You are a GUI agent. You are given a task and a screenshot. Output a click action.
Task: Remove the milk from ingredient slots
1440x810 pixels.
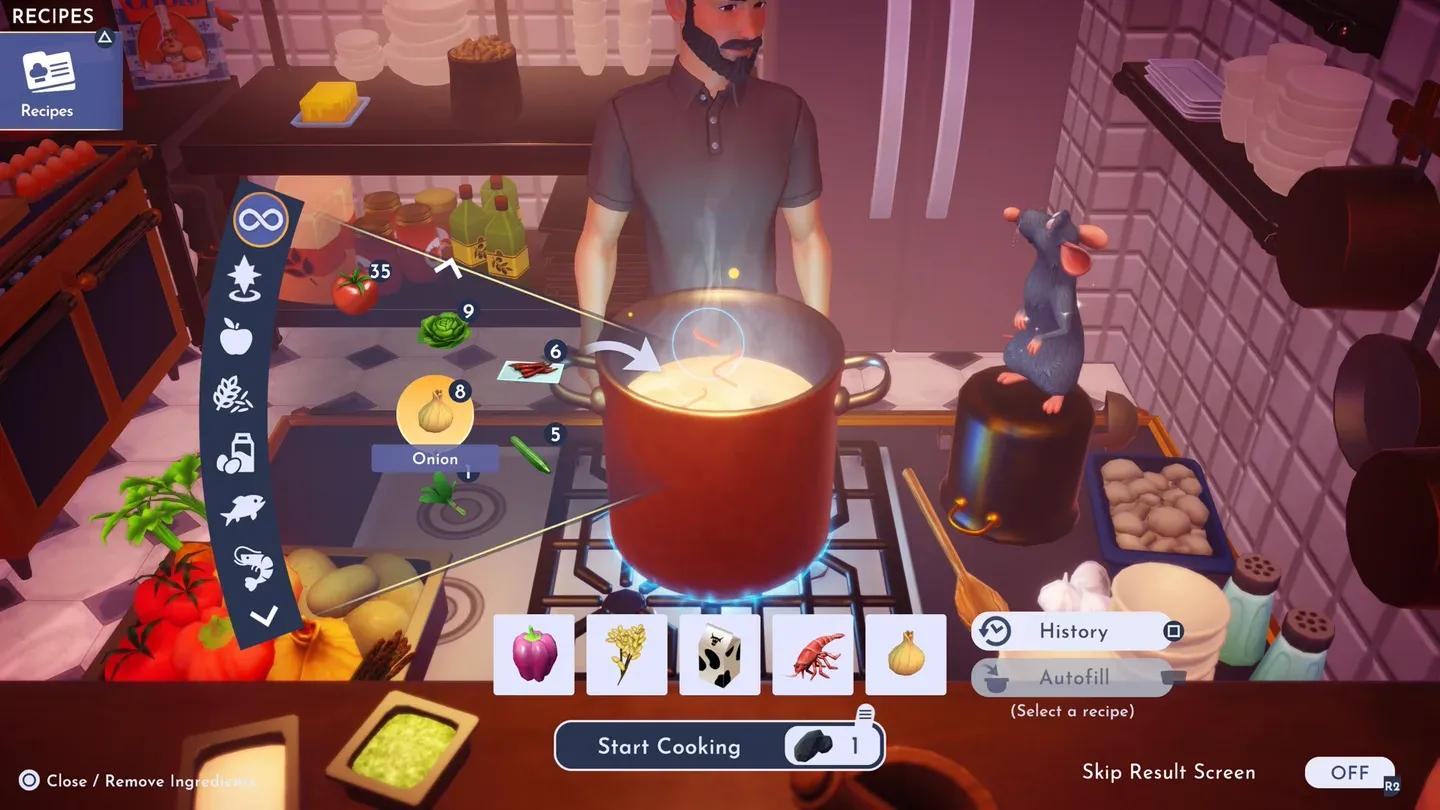[720, 654]
